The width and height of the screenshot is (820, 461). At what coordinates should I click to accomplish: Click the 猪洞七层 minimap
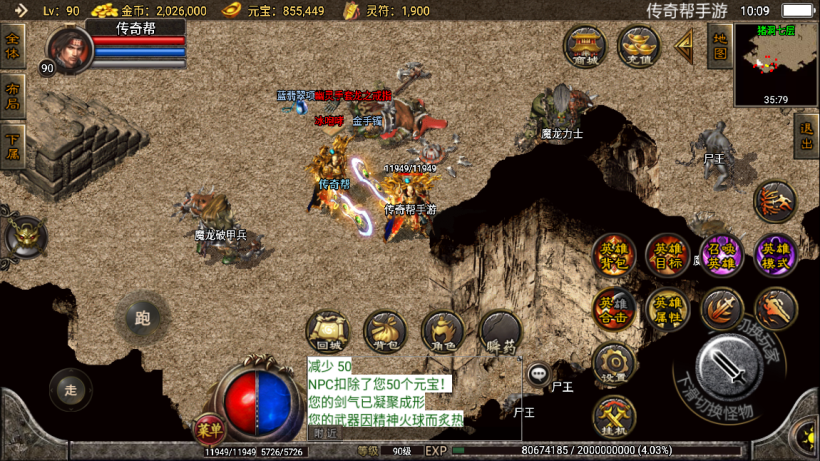(775, 65)
